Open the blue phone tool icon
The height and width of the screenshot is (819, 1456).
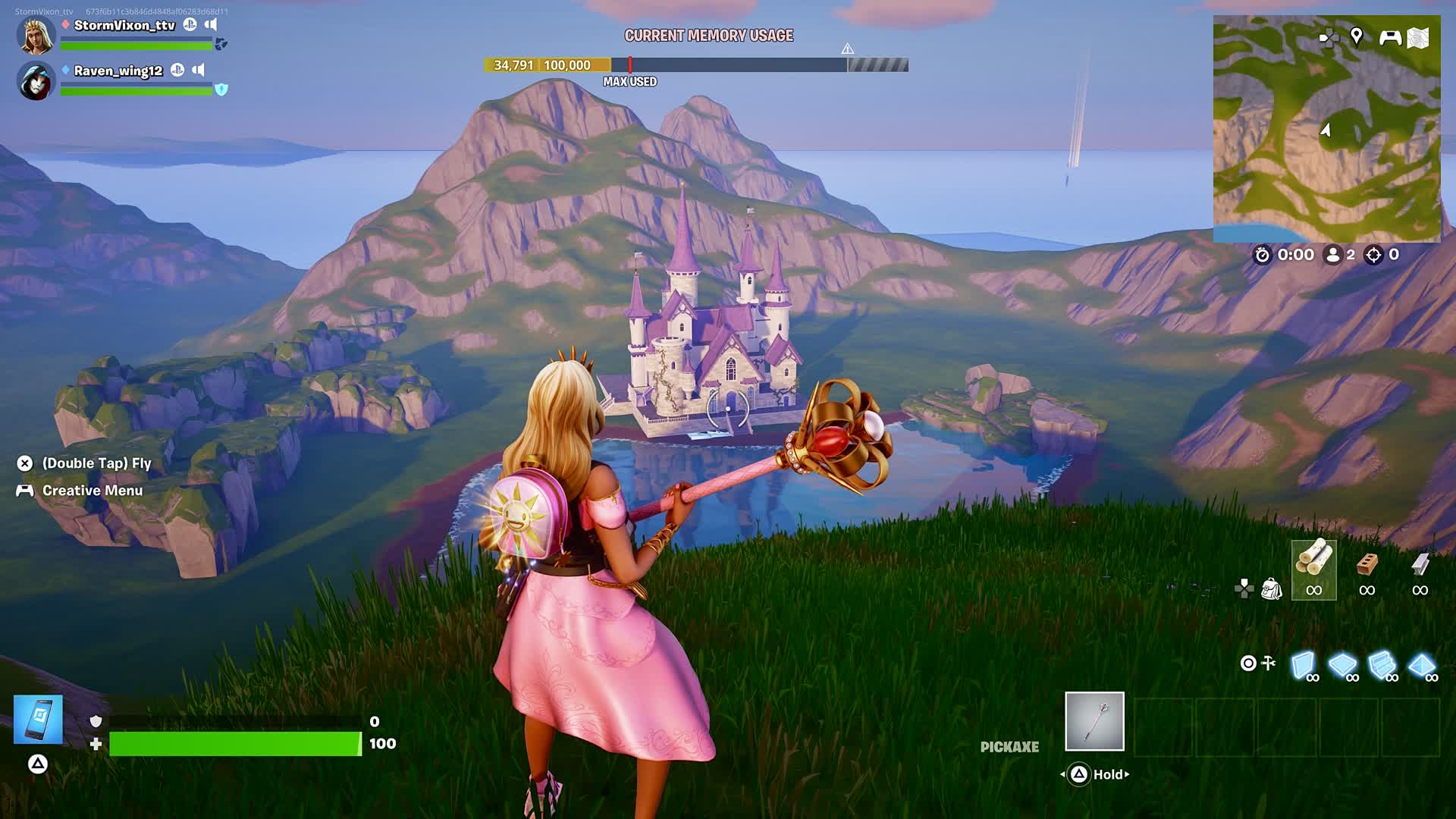(x=38, y=719)
